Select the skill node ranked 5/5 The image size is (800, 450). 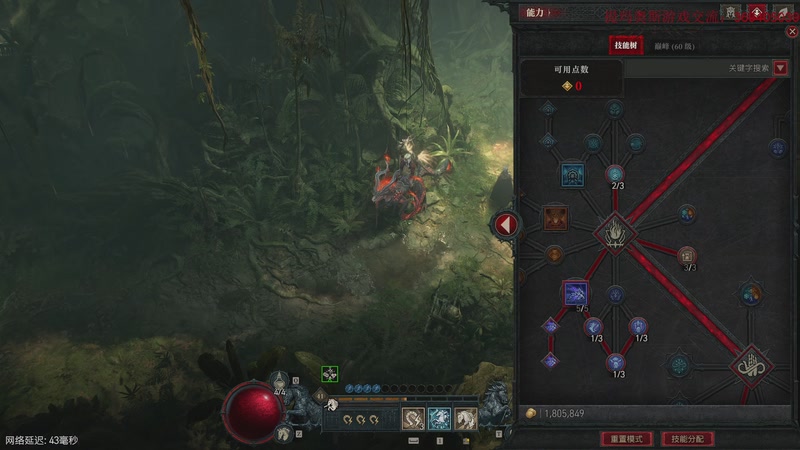[x=574, y=293]
